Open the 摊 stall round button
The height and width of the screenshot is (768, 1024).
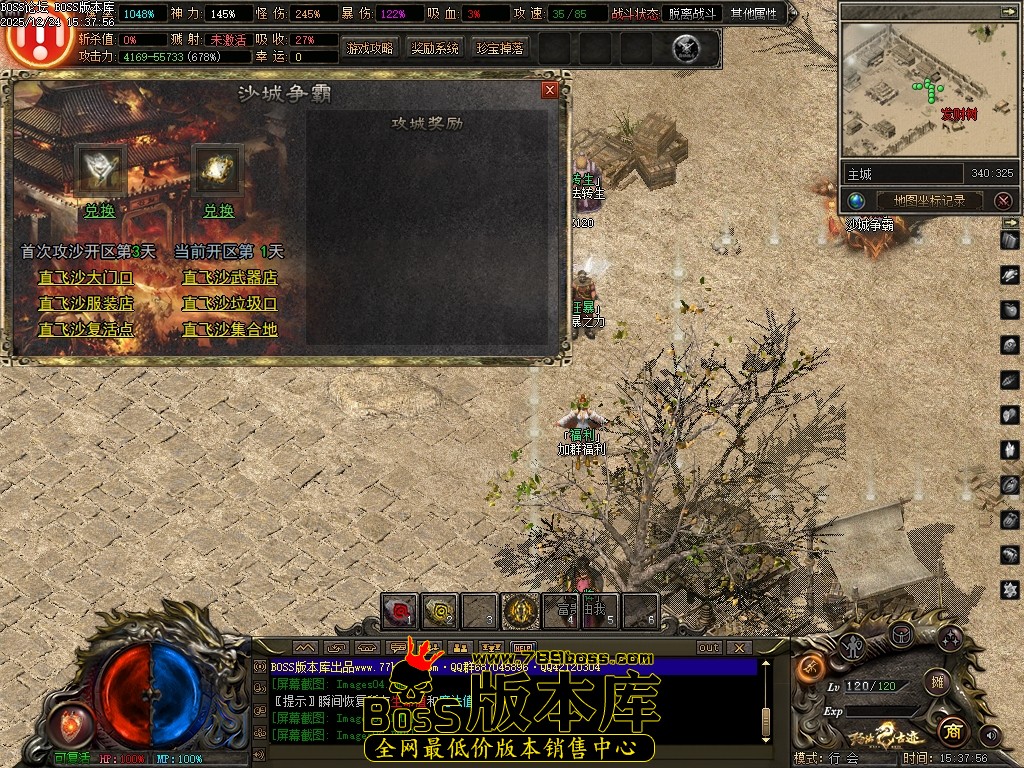[x=937, y=683]
